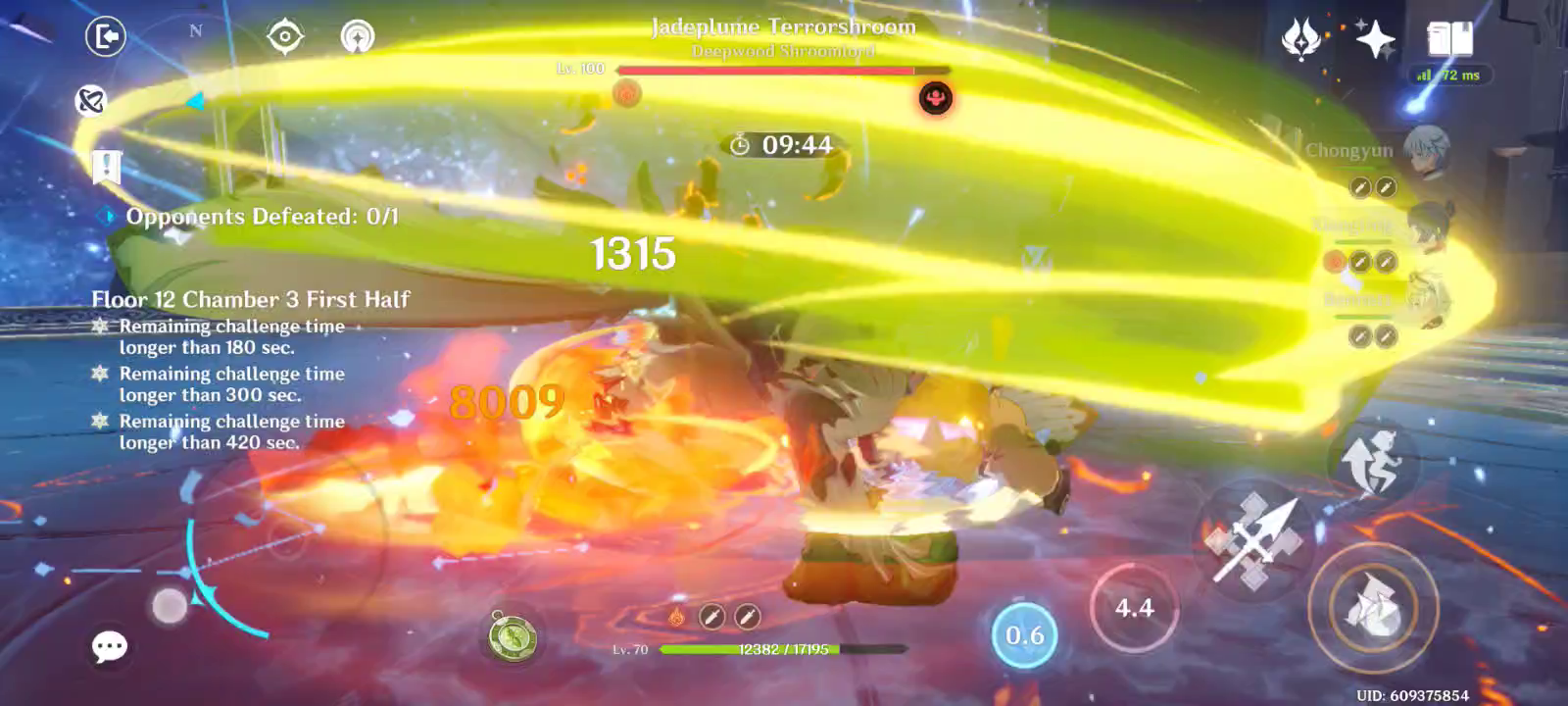Open the chat bubble icon
1568x706 pixels.
109,644
